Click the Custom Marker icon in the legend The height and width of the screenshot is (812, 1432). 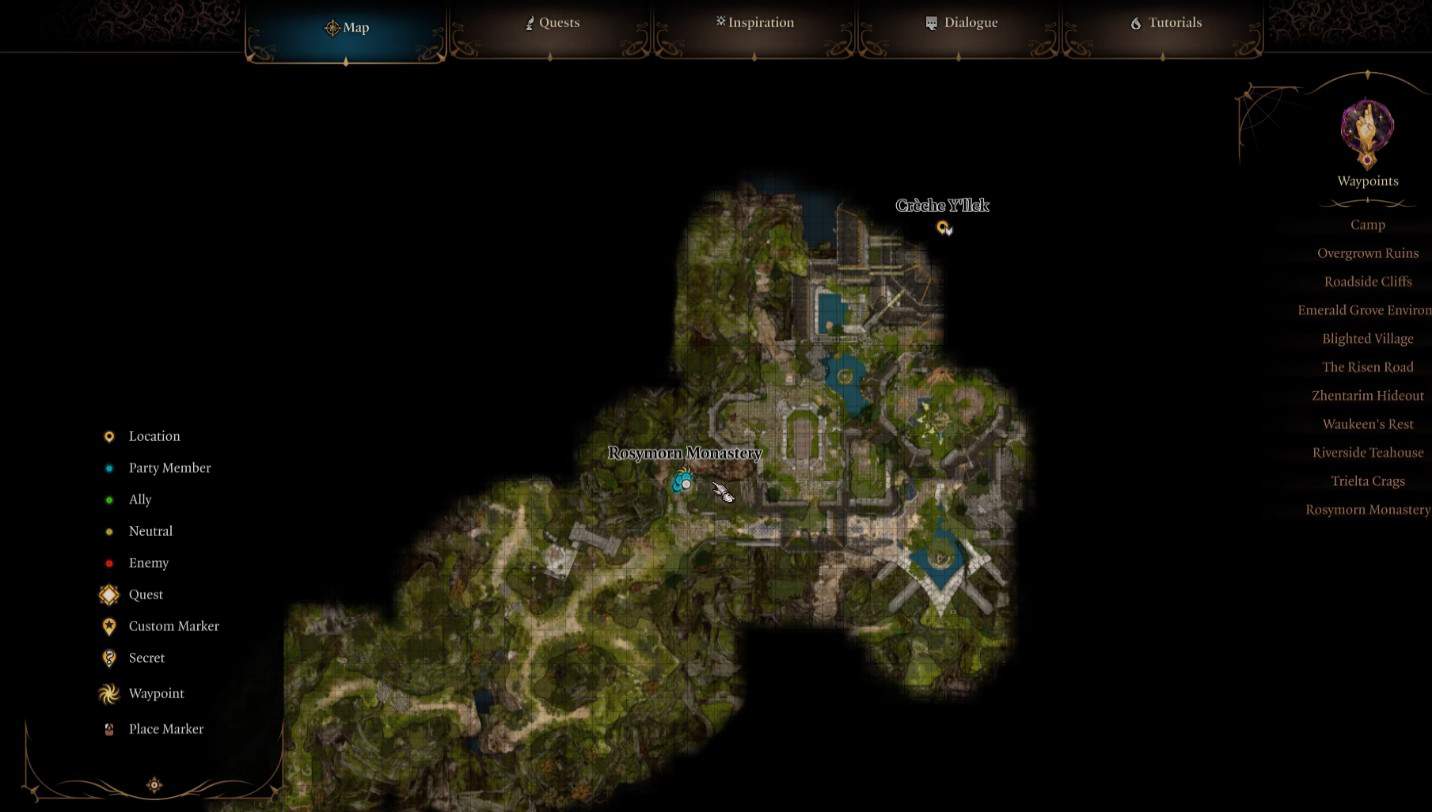(108, 626)
